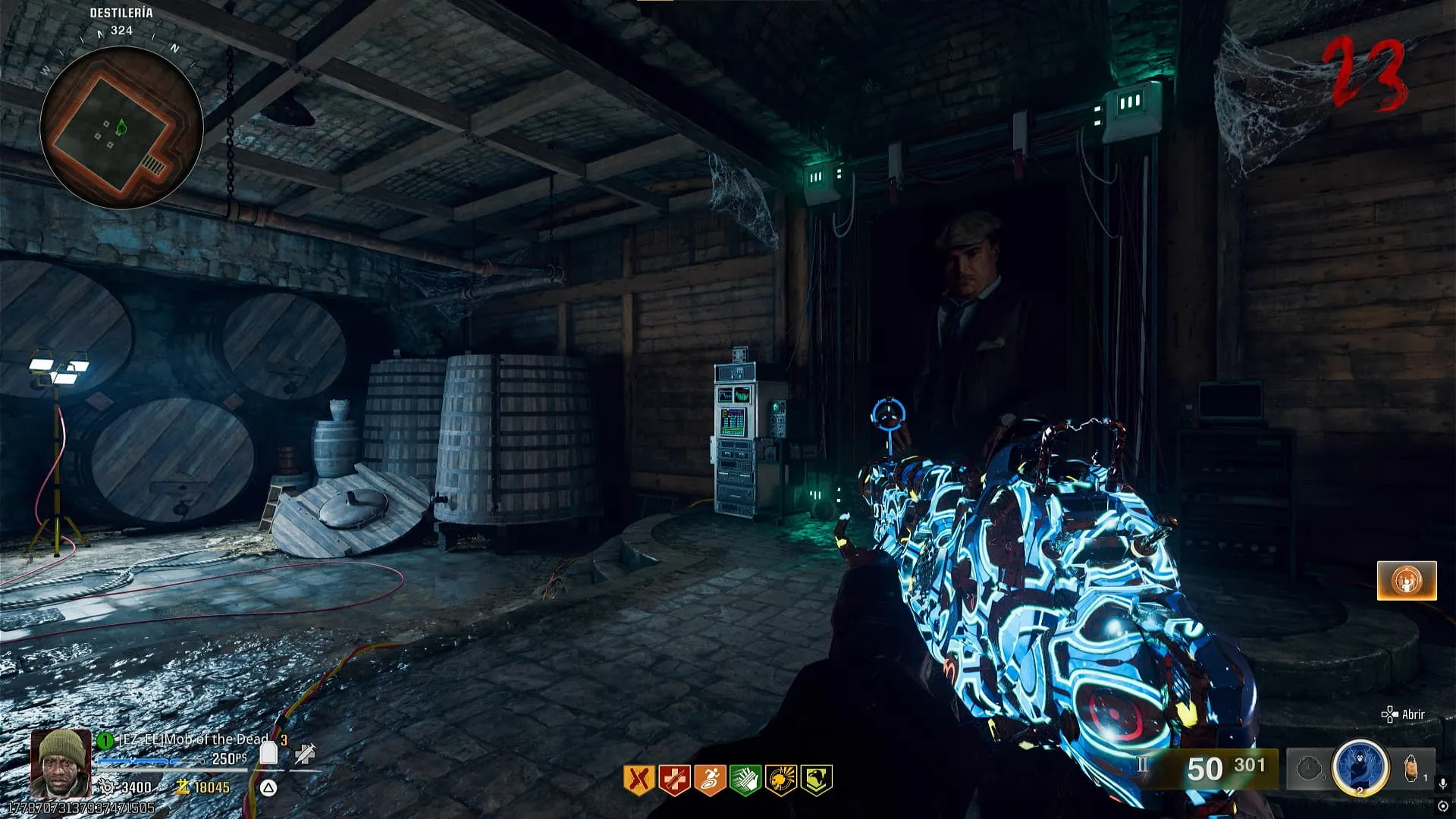
Task: Click the green hands perk icon
Action: (x=745, y=780)
